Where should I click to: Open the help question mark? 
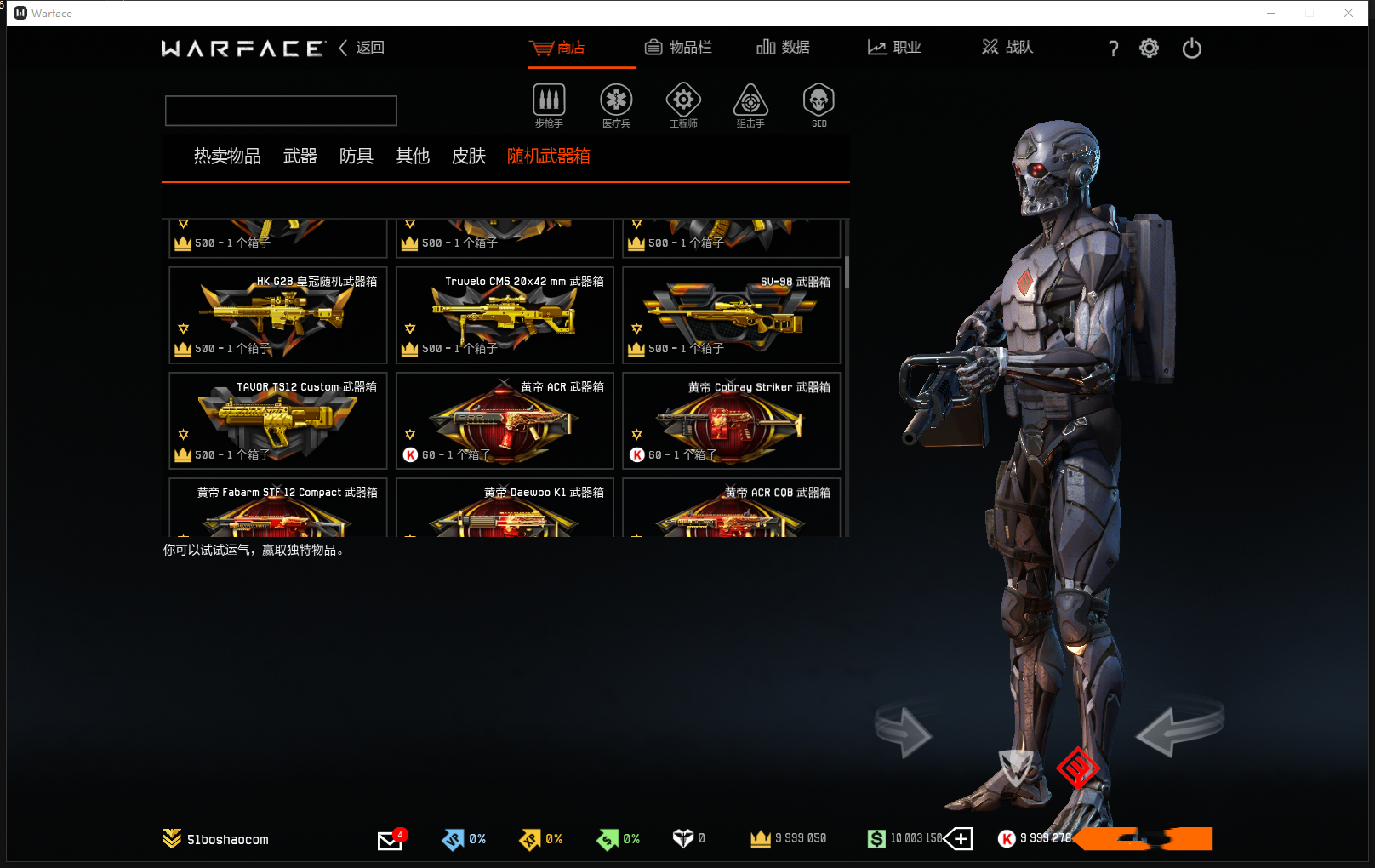coord(1113,49)
